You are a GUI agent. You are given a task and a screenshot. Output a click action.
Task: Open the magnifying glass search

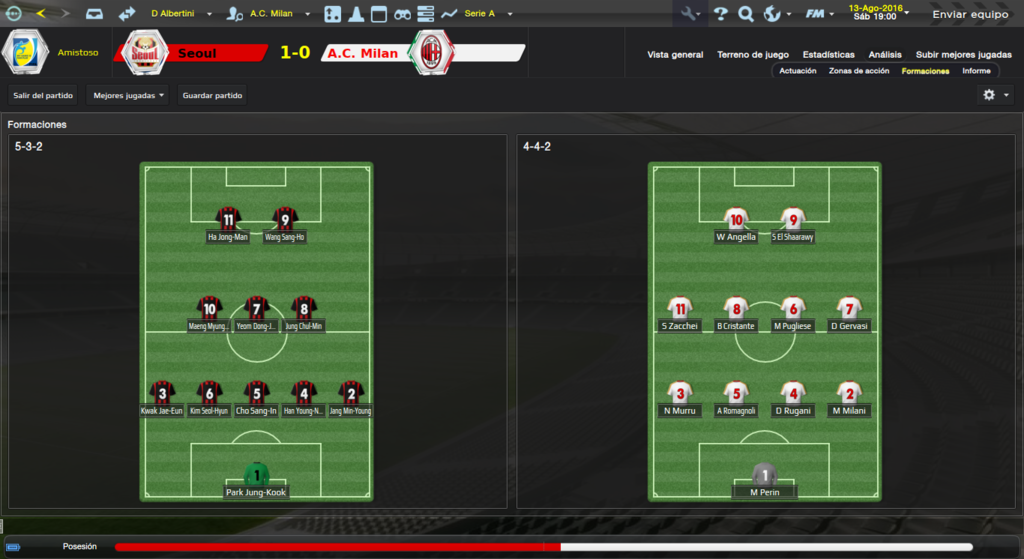(x=745, y=14)
